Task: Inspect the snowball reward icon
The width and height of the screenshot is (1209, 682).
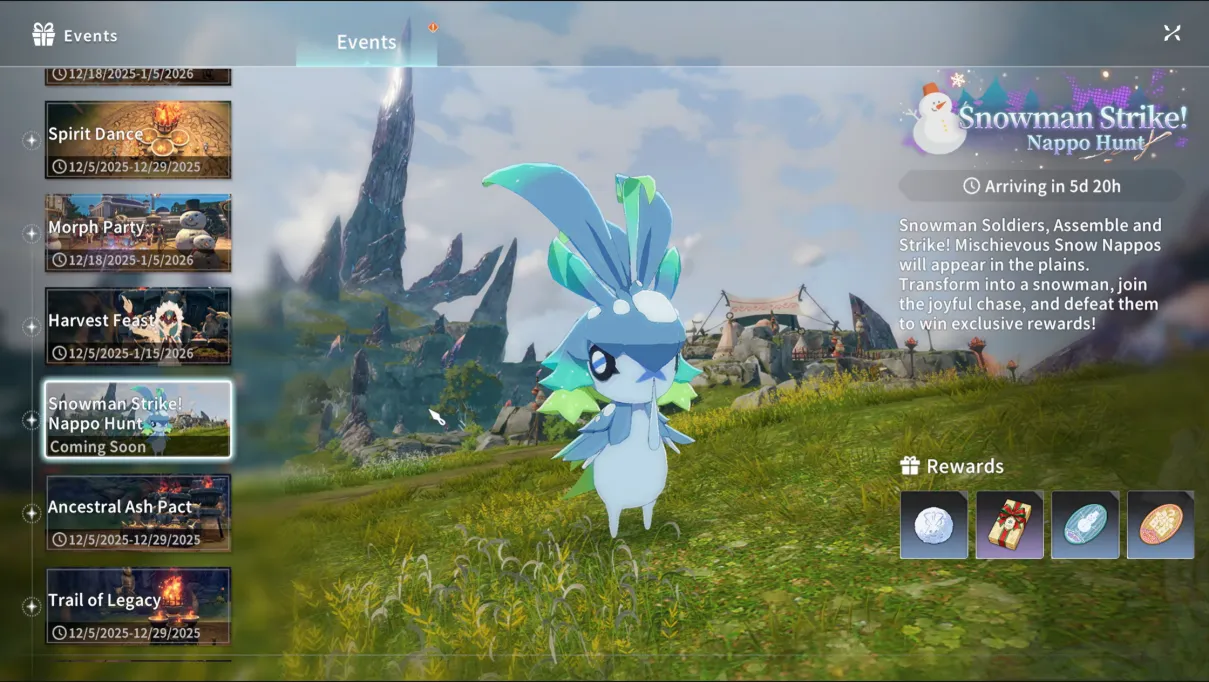Action: 934,524
